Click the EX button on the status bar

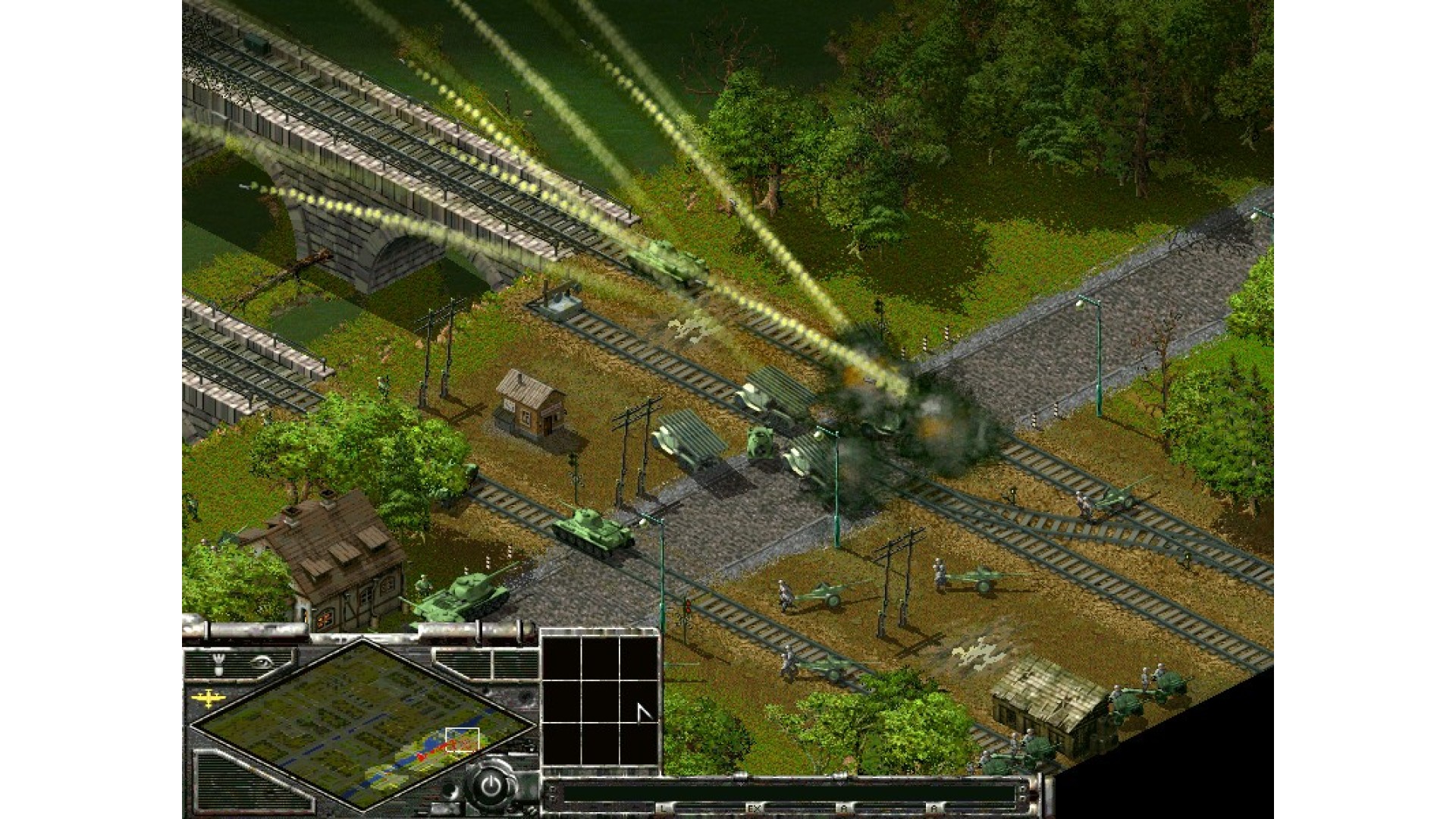(754, 808)
